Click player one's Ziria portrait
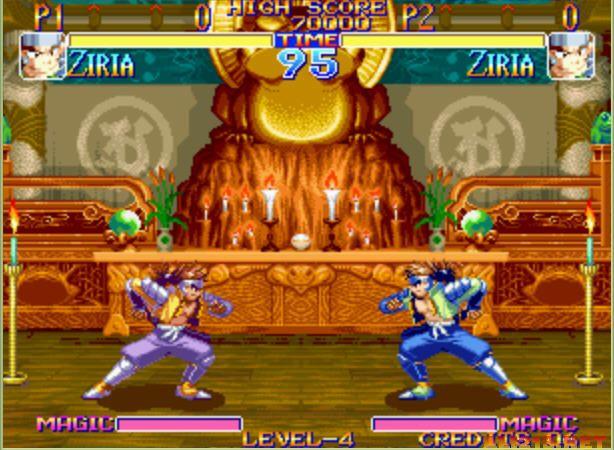This screenshot has height=450, width=614. [x=41, y=56]
